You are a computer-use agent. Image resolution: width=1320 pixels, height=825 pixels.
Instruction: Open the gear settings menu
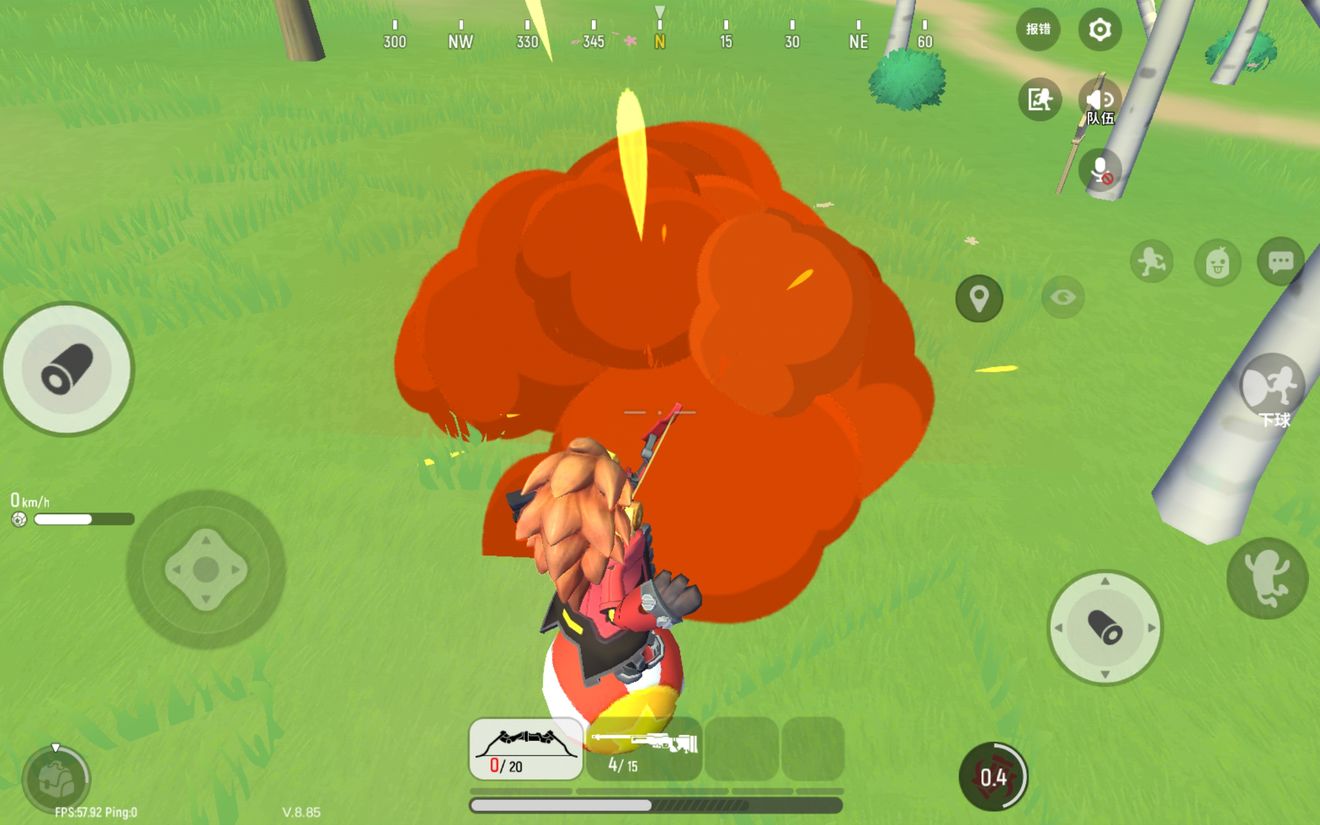tap(1099, 30)
